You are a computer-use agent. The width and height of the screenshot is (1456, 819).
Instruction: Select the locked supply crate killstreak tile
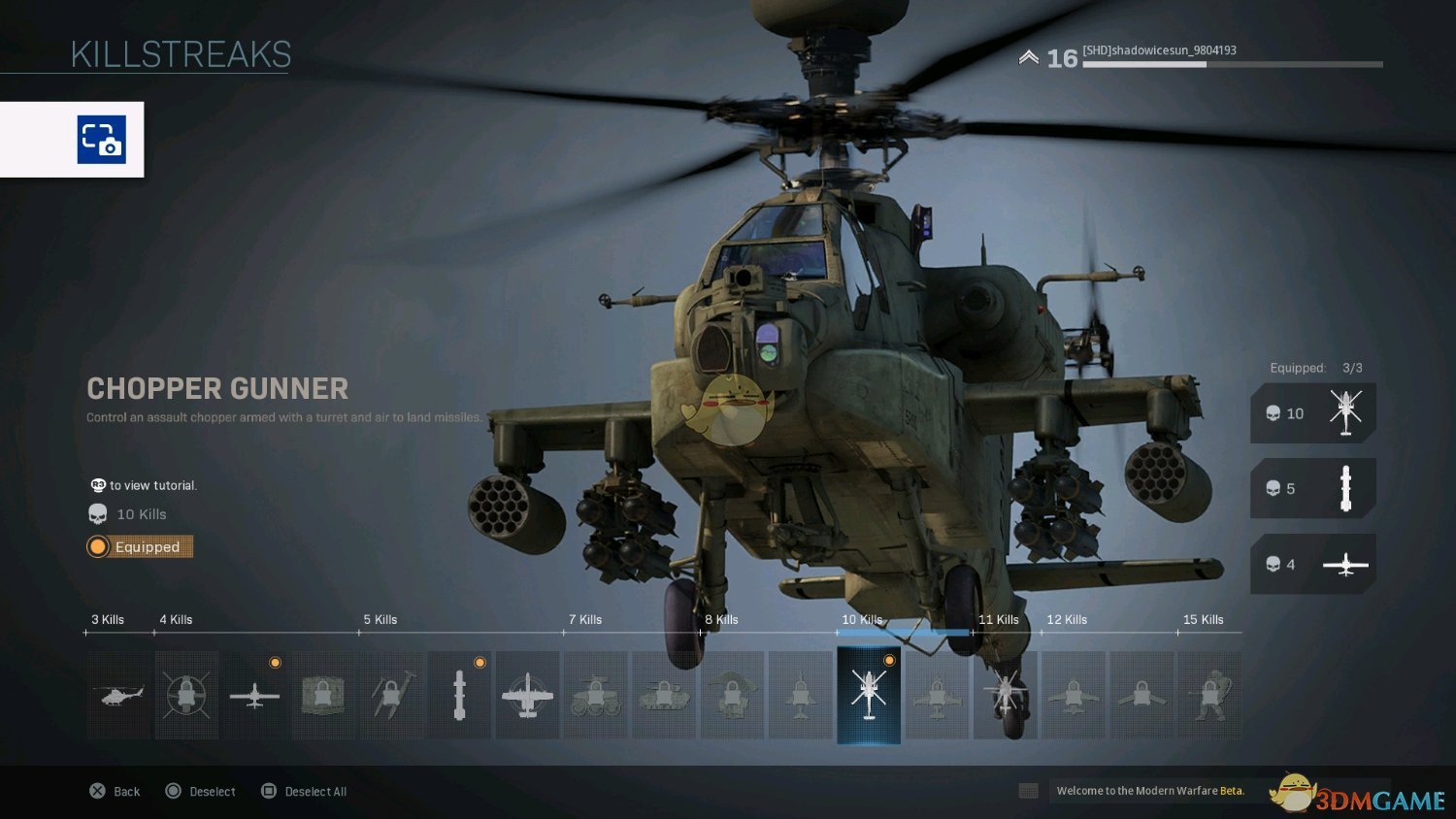coord(323,695)
